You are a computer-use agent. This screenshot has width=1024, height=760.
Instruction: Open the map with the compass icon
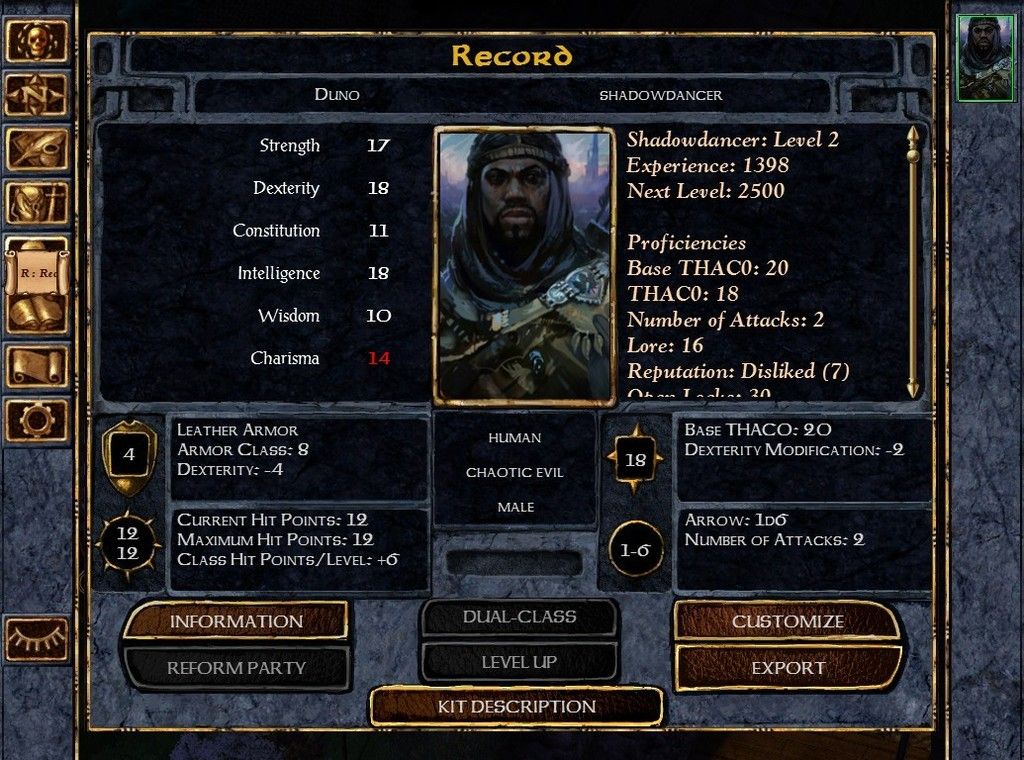pos(37,95)
